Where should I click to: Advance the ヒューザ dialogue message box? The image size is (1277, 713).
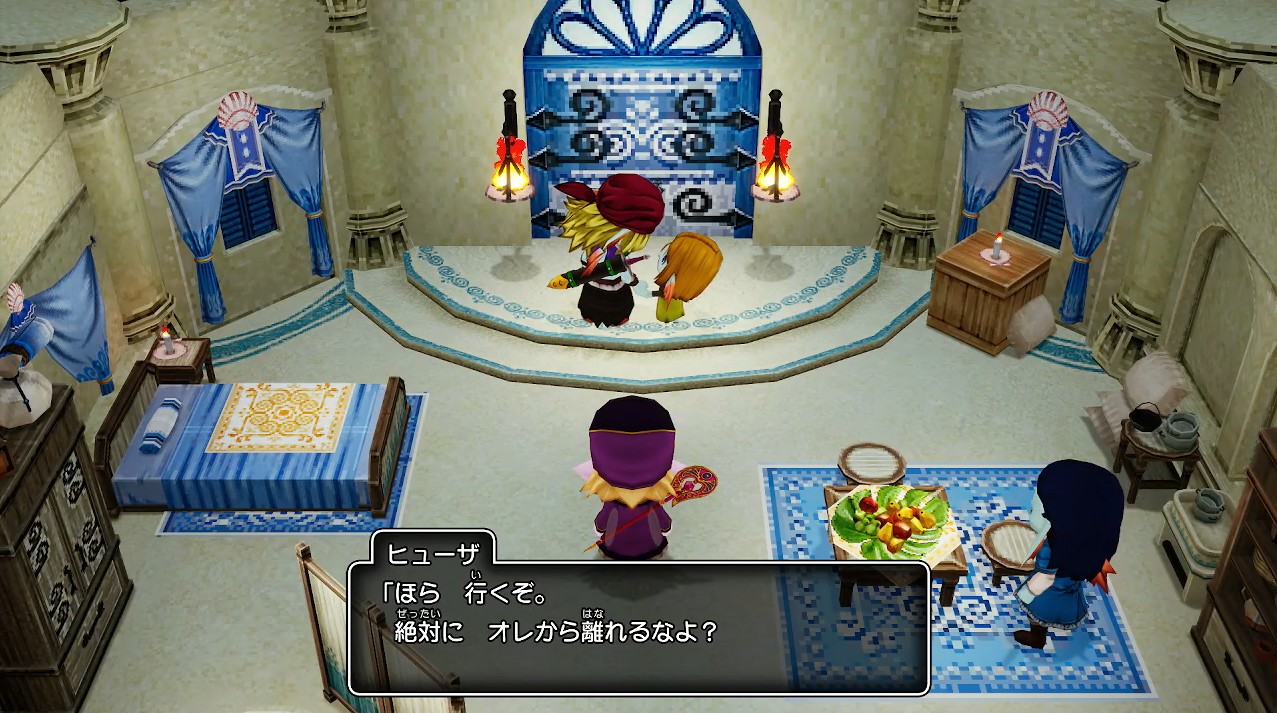click(639, 627)
